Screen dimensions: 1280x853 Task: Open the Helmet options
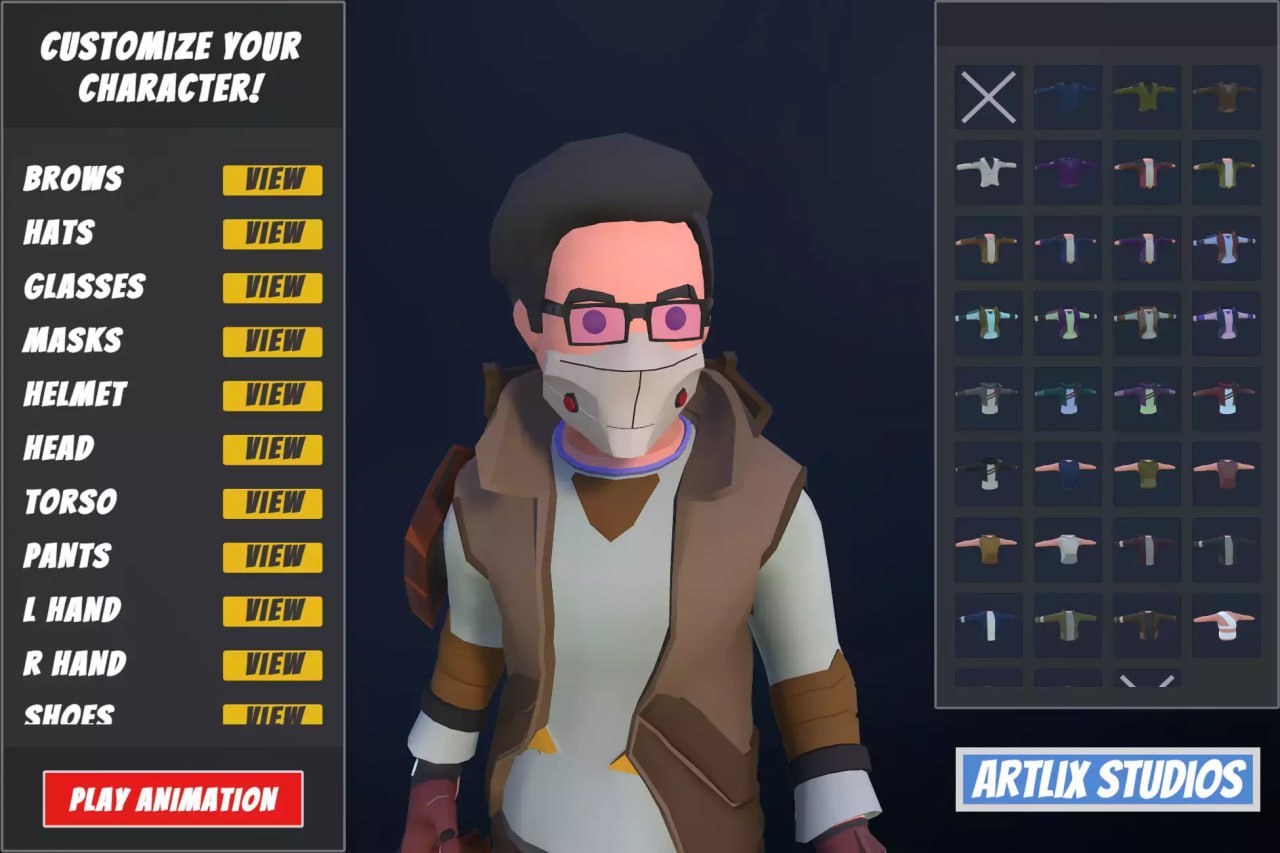click(272, 396)
